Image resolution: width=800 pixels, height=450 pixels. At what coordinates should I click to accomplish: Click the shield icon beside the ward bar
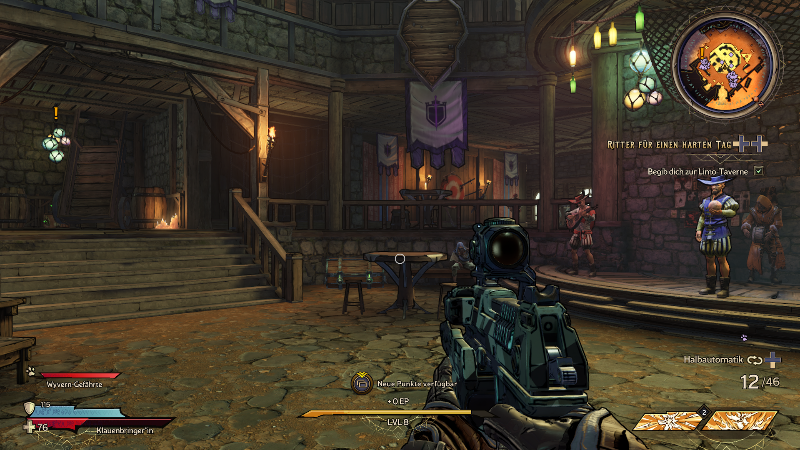click(x=30, y=407)
